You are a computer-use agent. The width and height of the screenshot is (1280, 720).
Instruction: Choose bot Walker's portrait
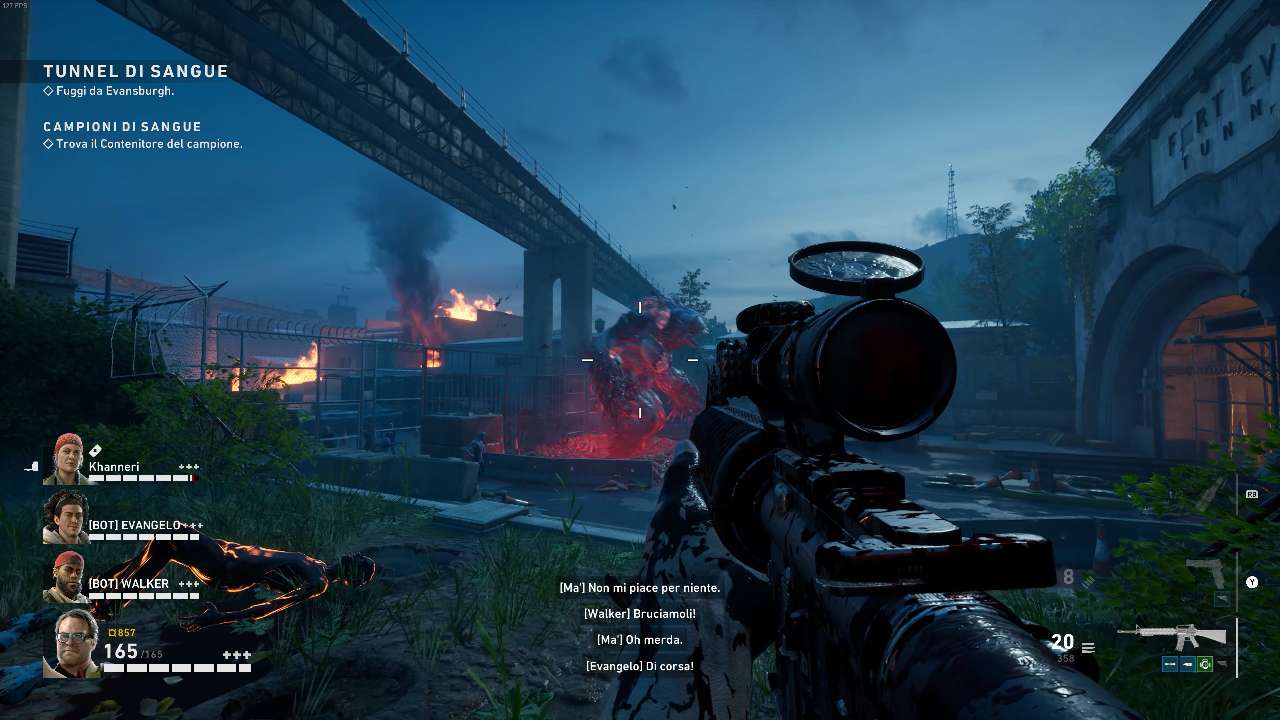point(66,576)
